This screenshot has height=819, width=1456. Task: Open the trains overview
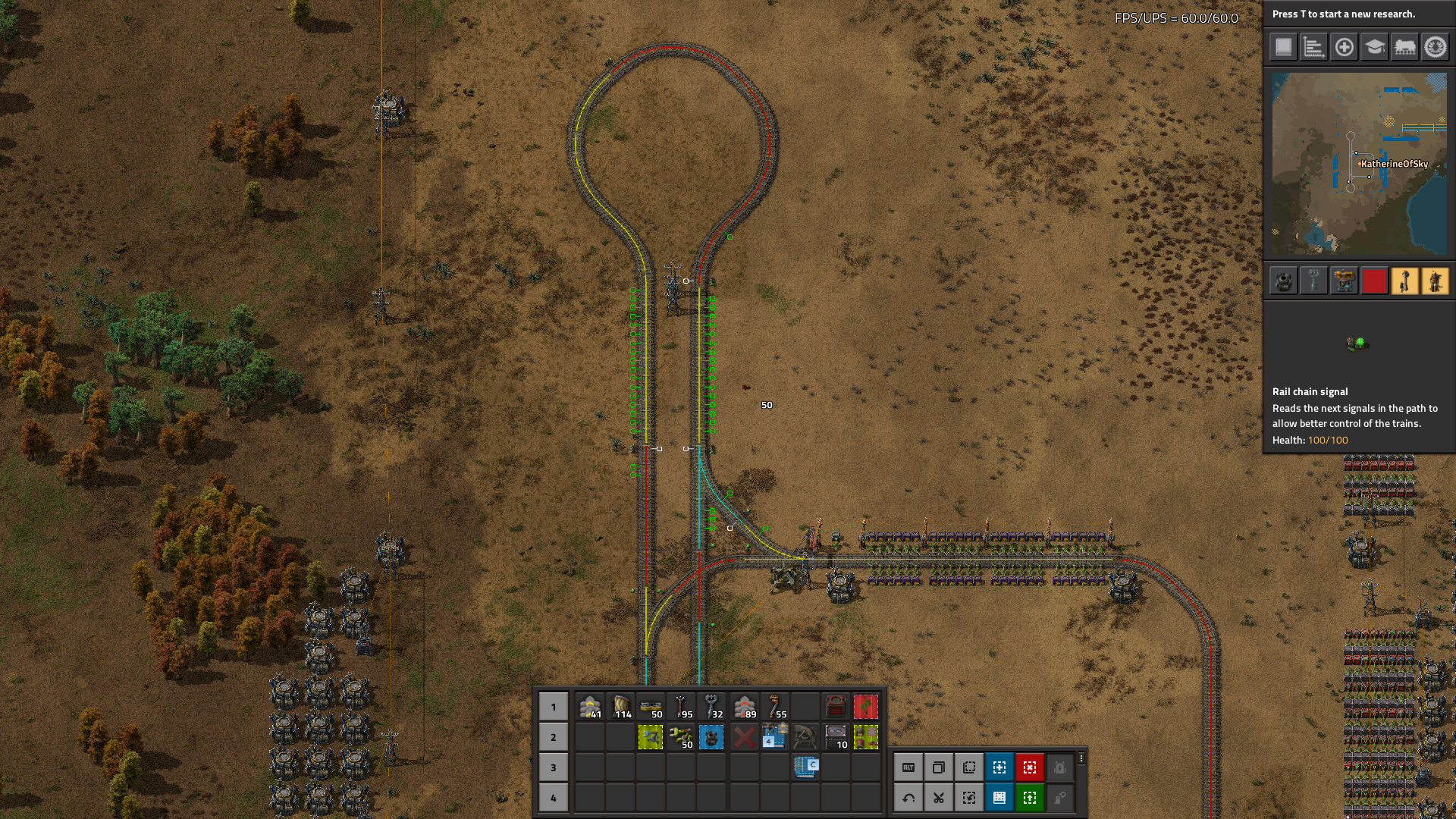point(1404,47)
